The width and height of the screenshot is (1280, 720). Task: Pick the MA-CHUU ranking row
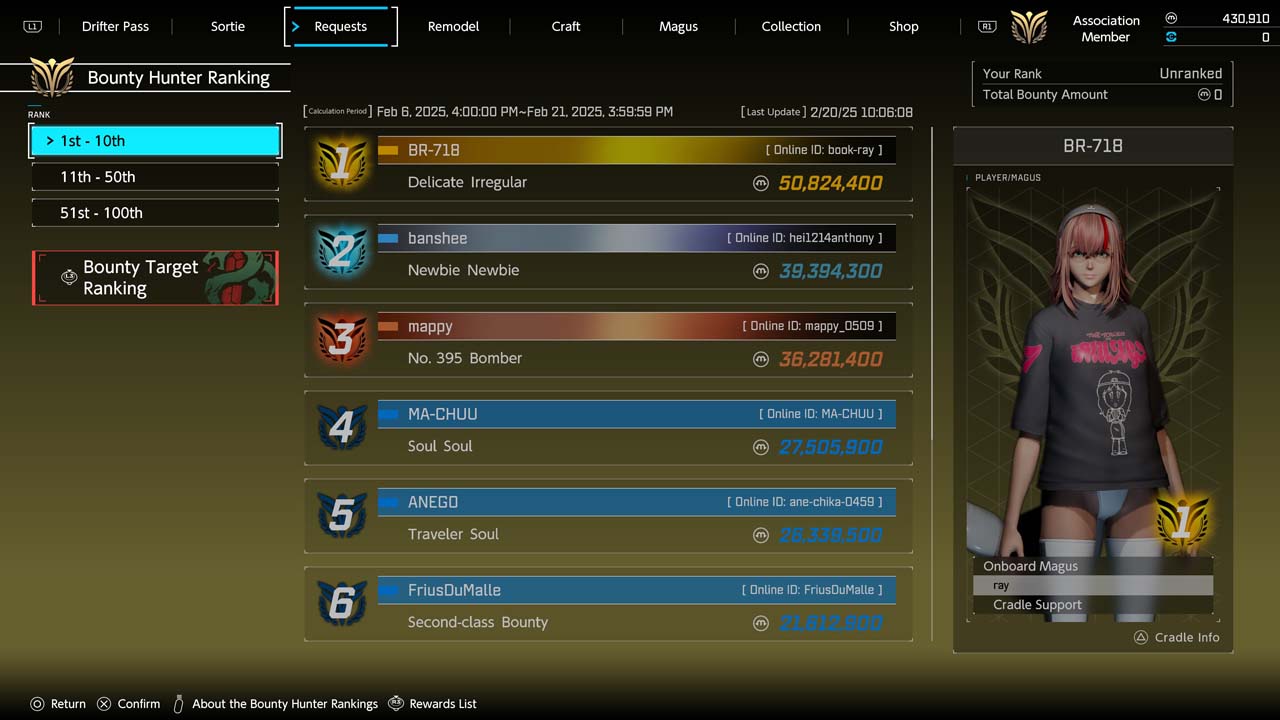[608, 429]
